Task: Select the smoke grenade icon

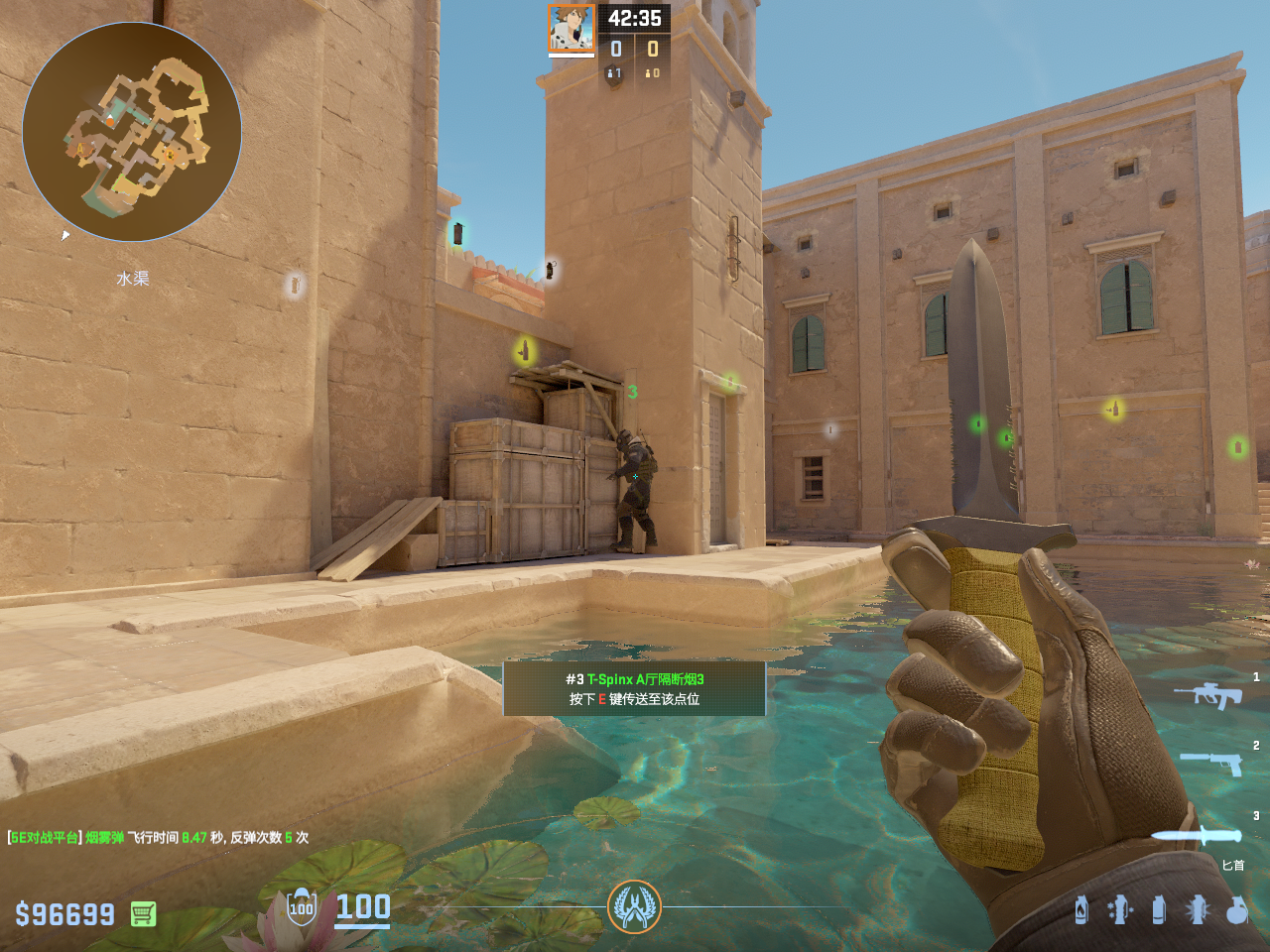Action: 1158,909
